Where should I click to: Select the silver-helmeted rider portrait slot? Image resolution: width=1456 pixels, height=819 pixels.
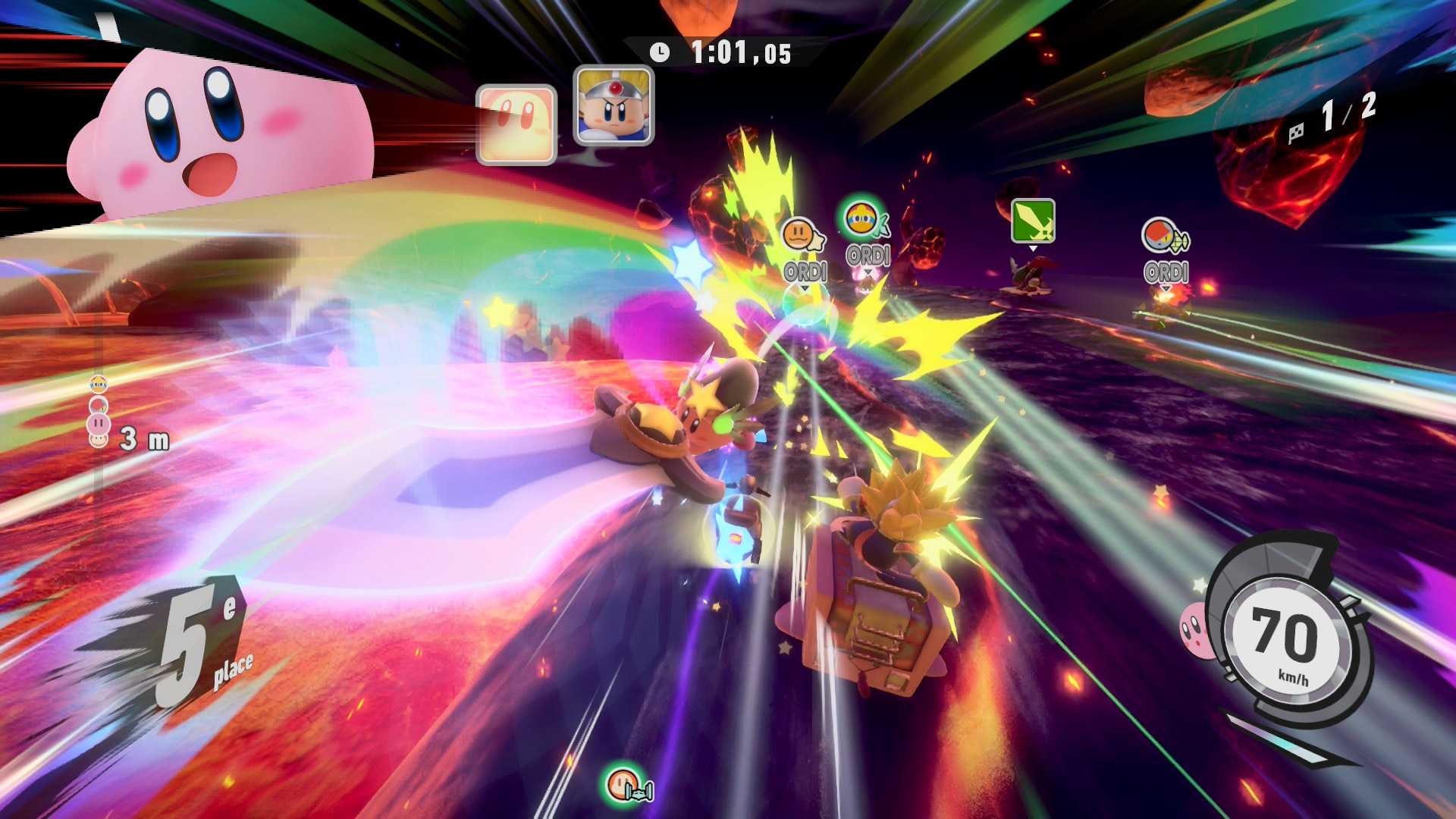[x=613, y=105]
